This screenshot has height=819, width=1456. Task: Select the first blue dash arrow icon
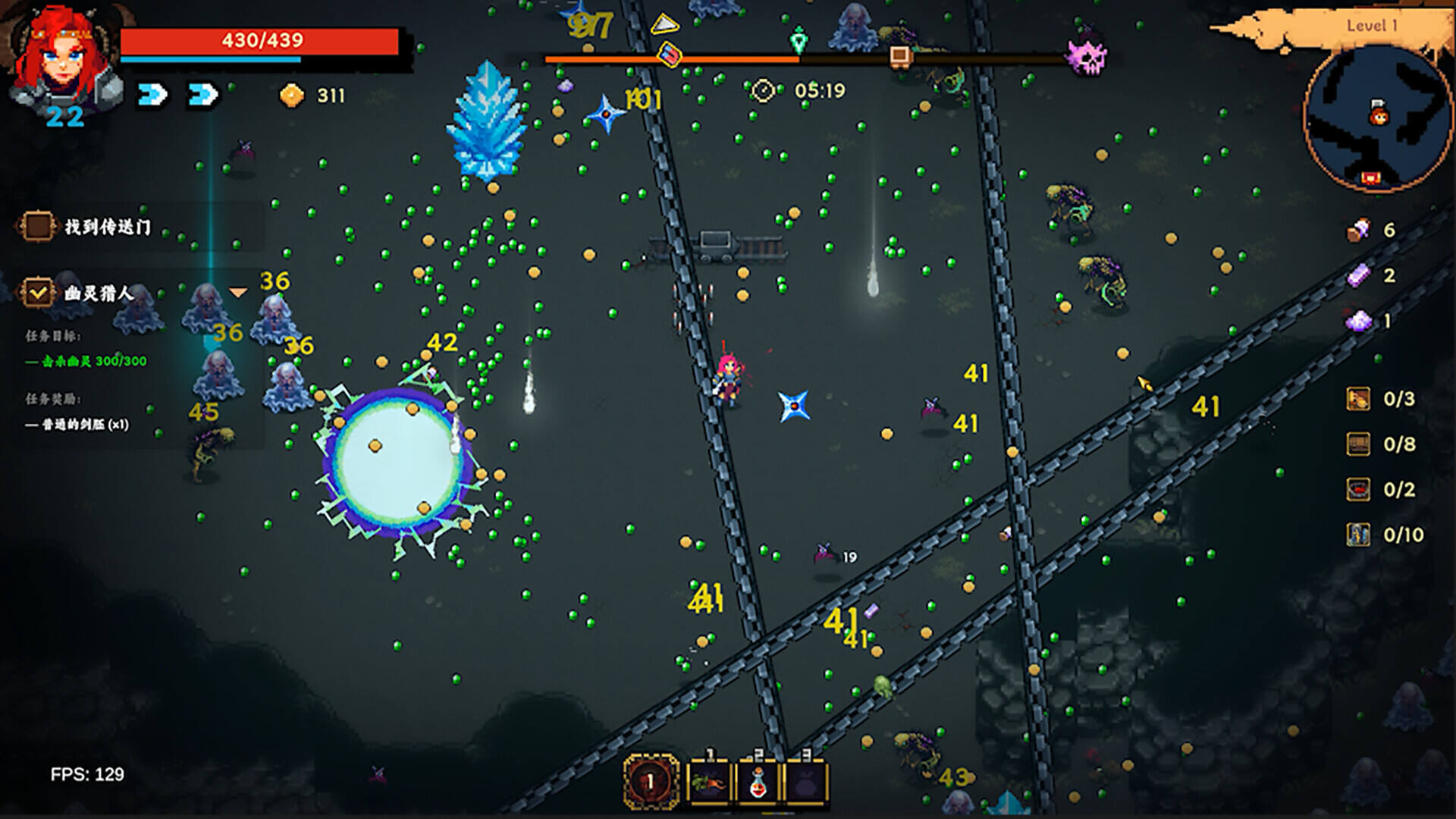coord(152,95)
